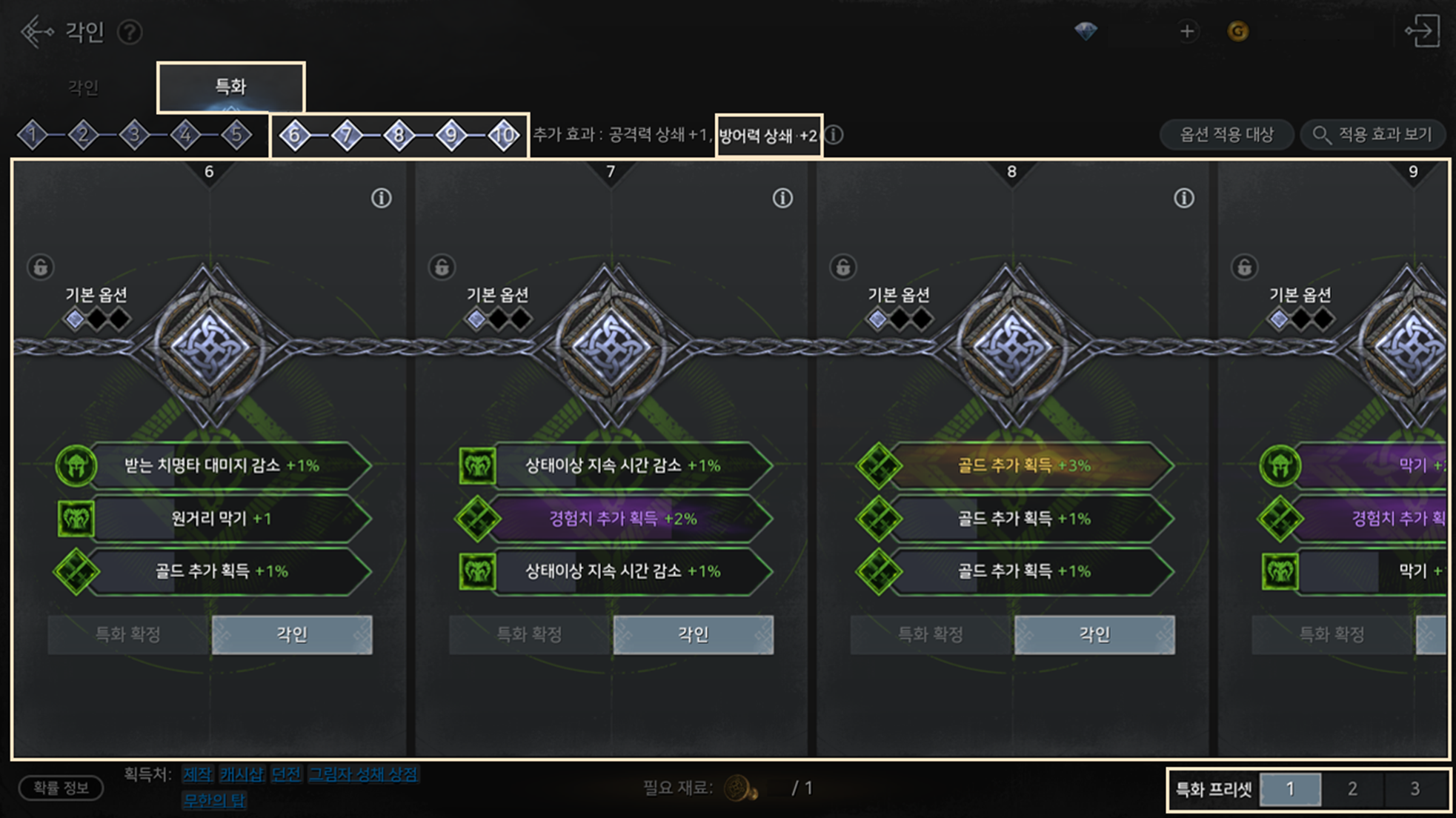1456x818 pixels.
Task: Select the 특화 tab
Action: [x=230, y=87]
